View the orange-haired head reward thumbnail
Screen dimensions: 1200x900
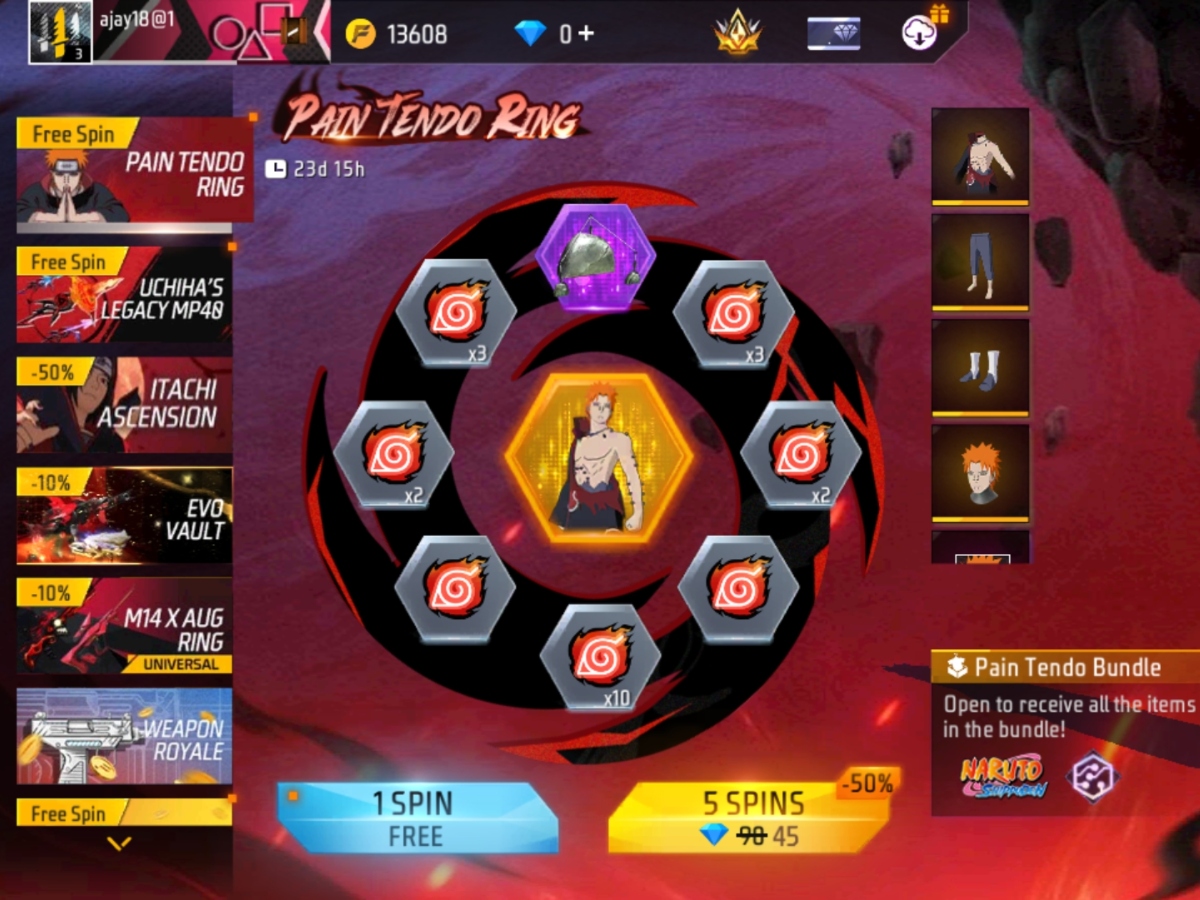(980, 473)
